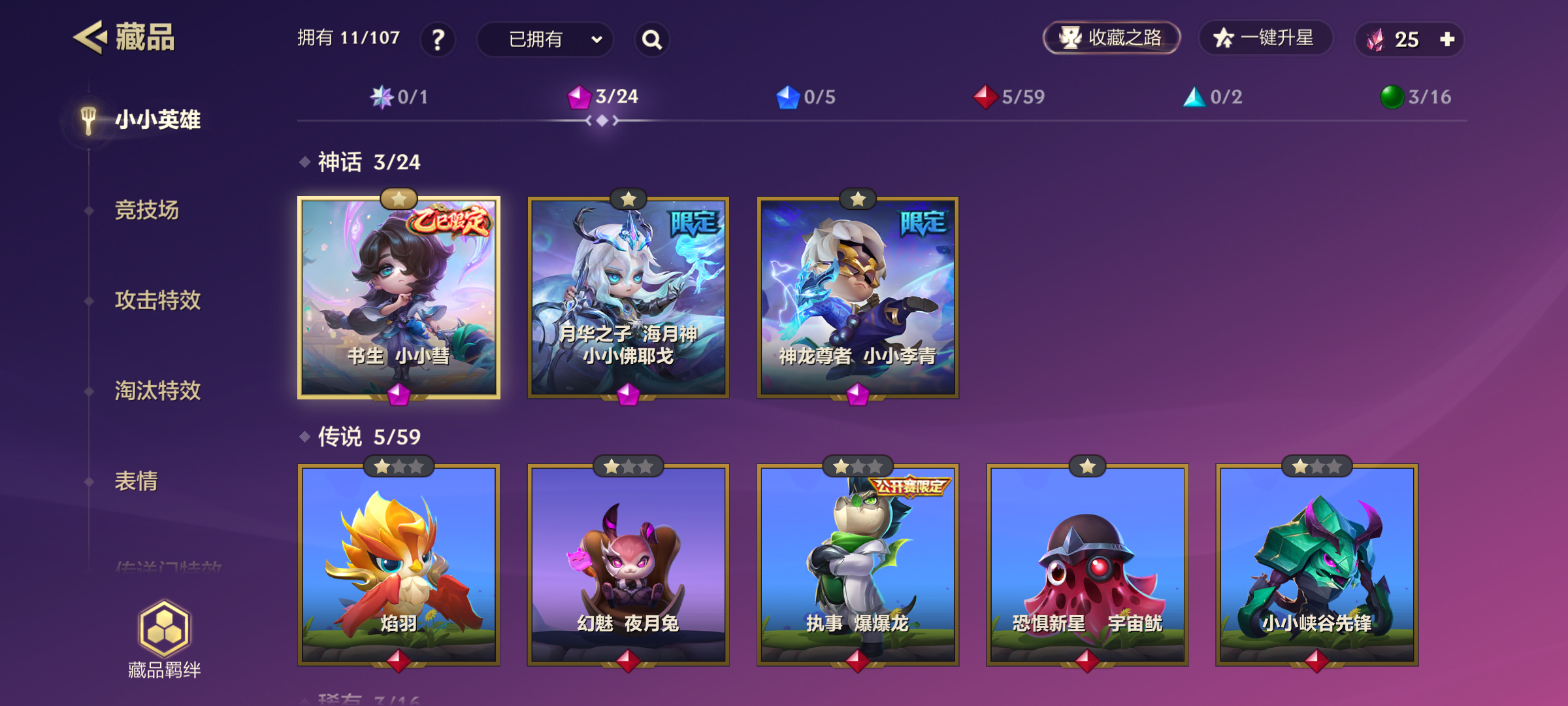Viewport: 1568px width, 706px height.
Task: Select the 神龙尊者 小小李青 card
Action: pyautogui.click(x=857, y=297)
